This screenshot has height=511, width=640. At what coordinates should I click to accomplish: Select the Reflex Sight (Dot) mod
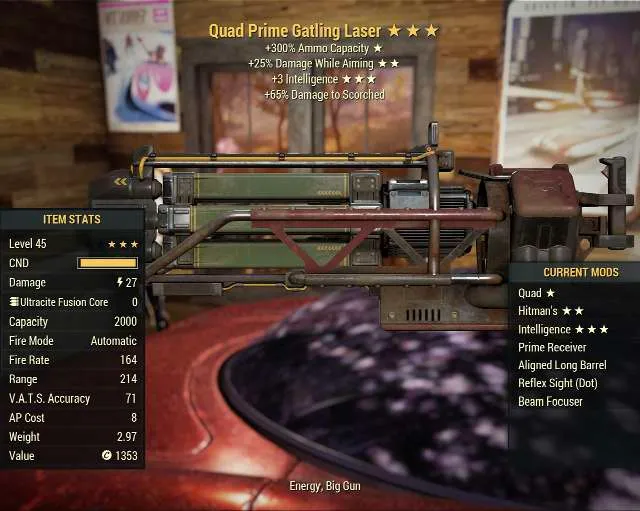coord(556,383)
